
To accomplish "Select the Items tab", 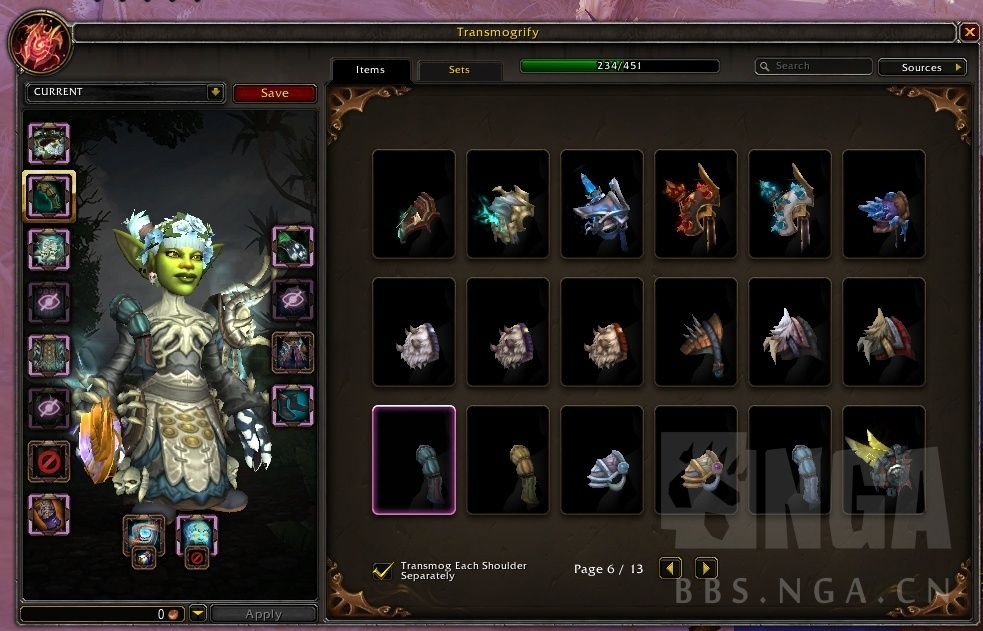I will (370, 70).
